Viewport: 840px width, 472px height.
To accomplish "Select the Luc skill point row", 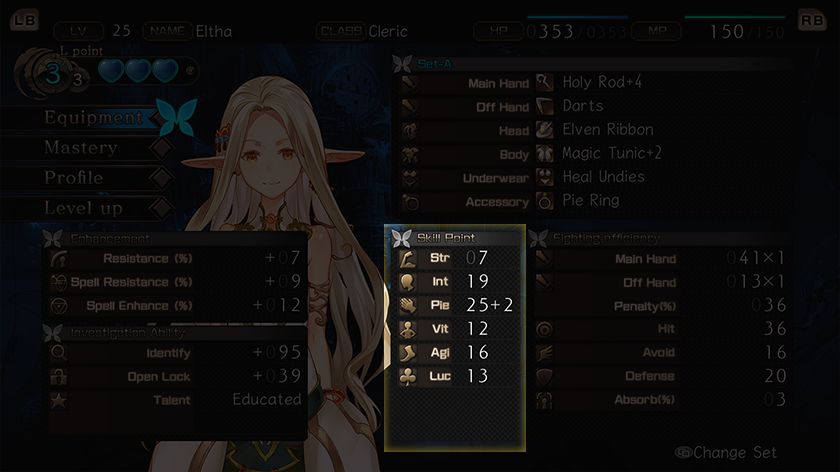I will click(x=455, y=376).
